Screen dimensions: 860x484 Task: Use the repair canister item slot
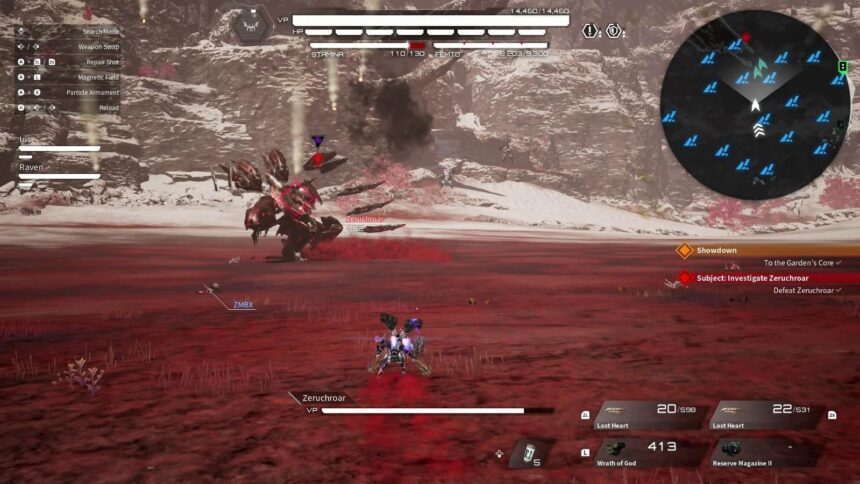(530, 453)
